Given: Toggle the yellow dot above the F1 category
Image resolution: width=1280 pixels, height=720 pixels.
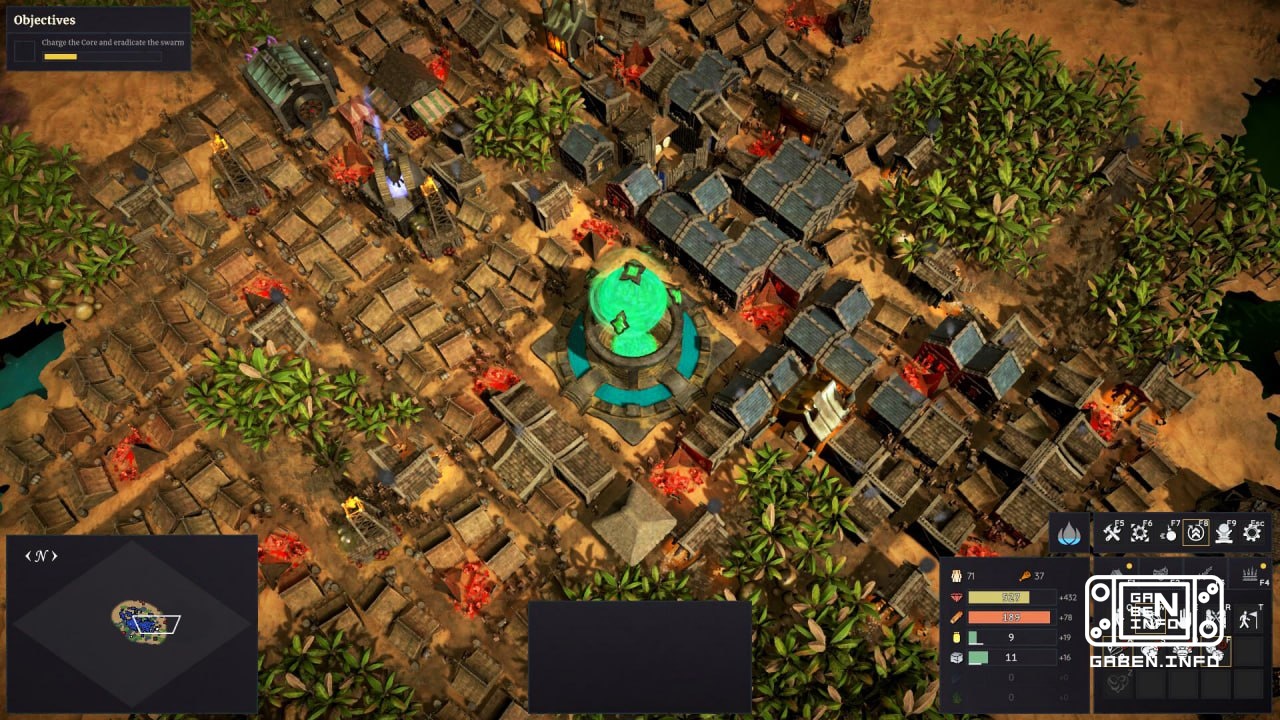Looking at the screenshot, I should [1129, 564].
